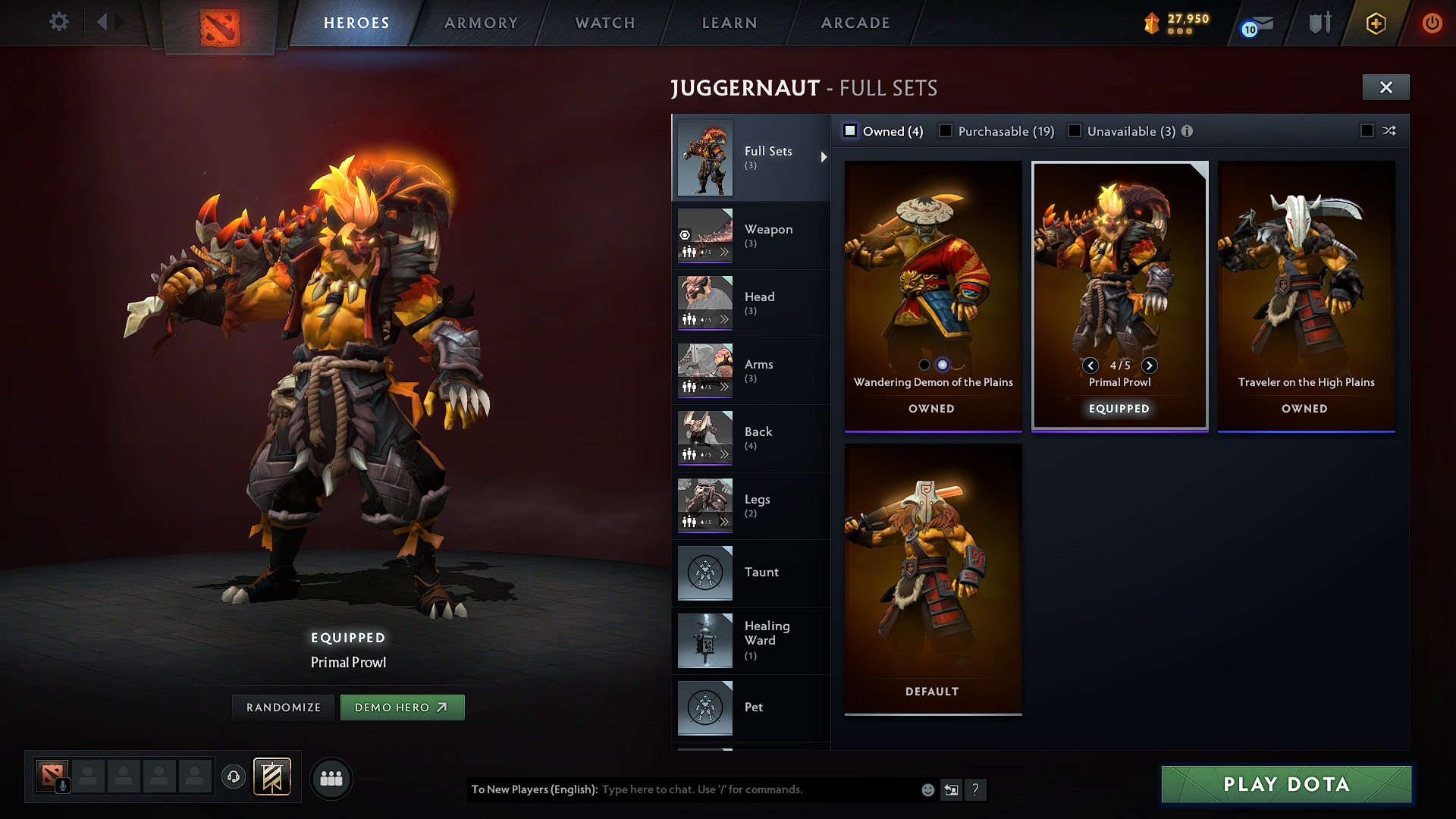Screen dimensions: 1456x819
Task: Click the Randomize button
Action: pyautogui.click(x=284, y=708)
